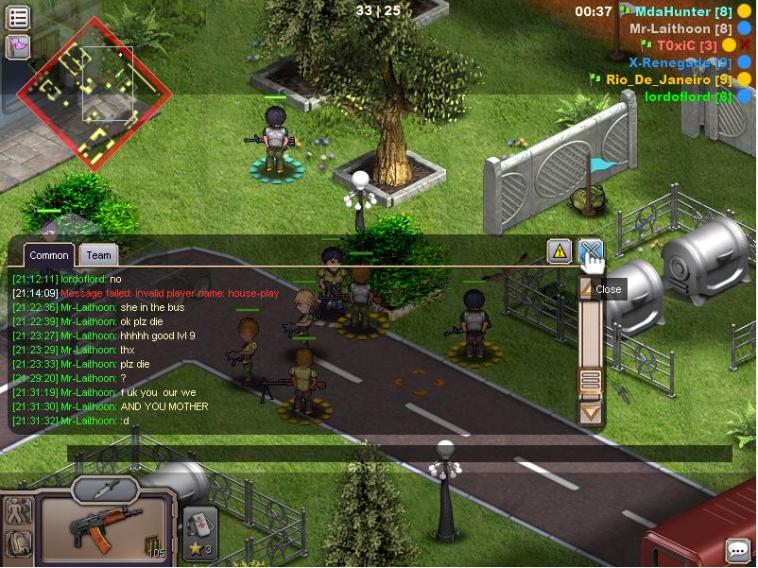Open the speech bubble chat button
Image resolution: width=758 pixels, height=568 pixels.
coord(738,549)
